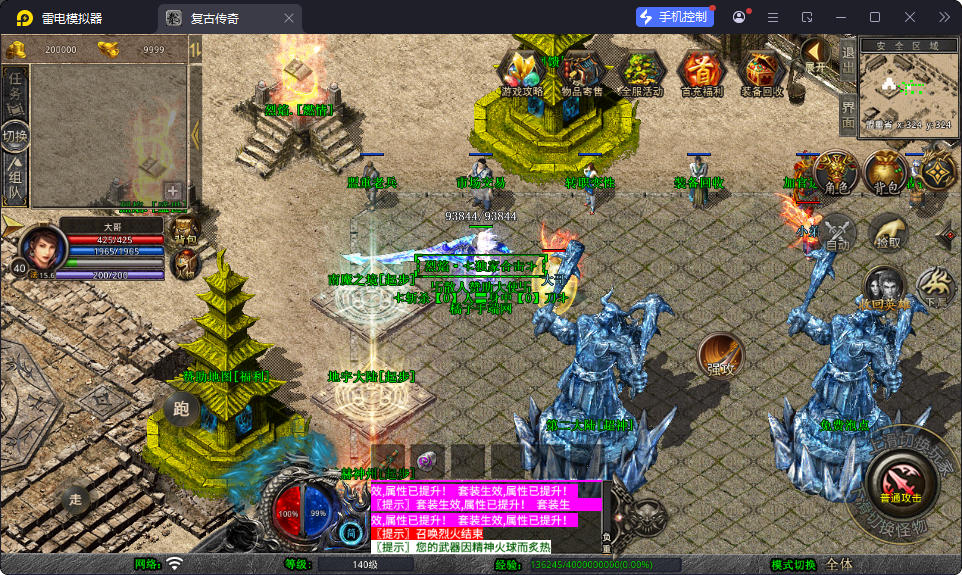
Task: Click the 退出 exit tab
Action: click(847, 60)
